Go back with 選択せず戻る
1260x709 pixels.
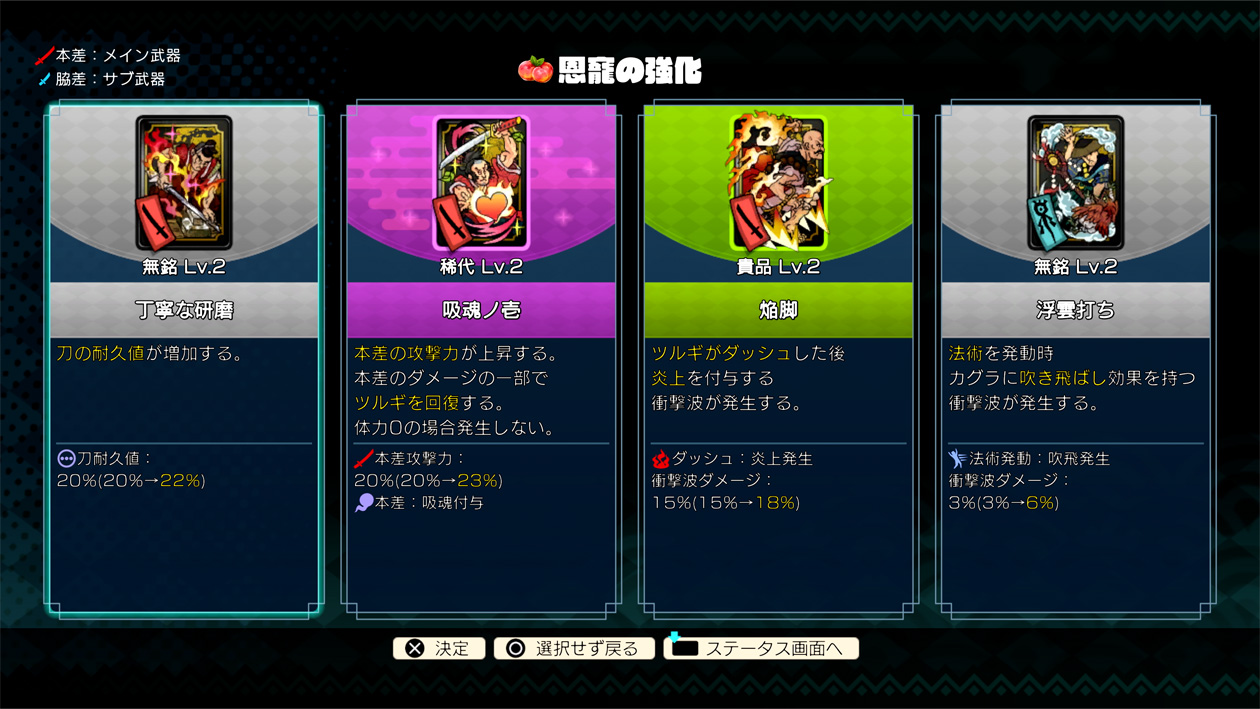(574, 648)
